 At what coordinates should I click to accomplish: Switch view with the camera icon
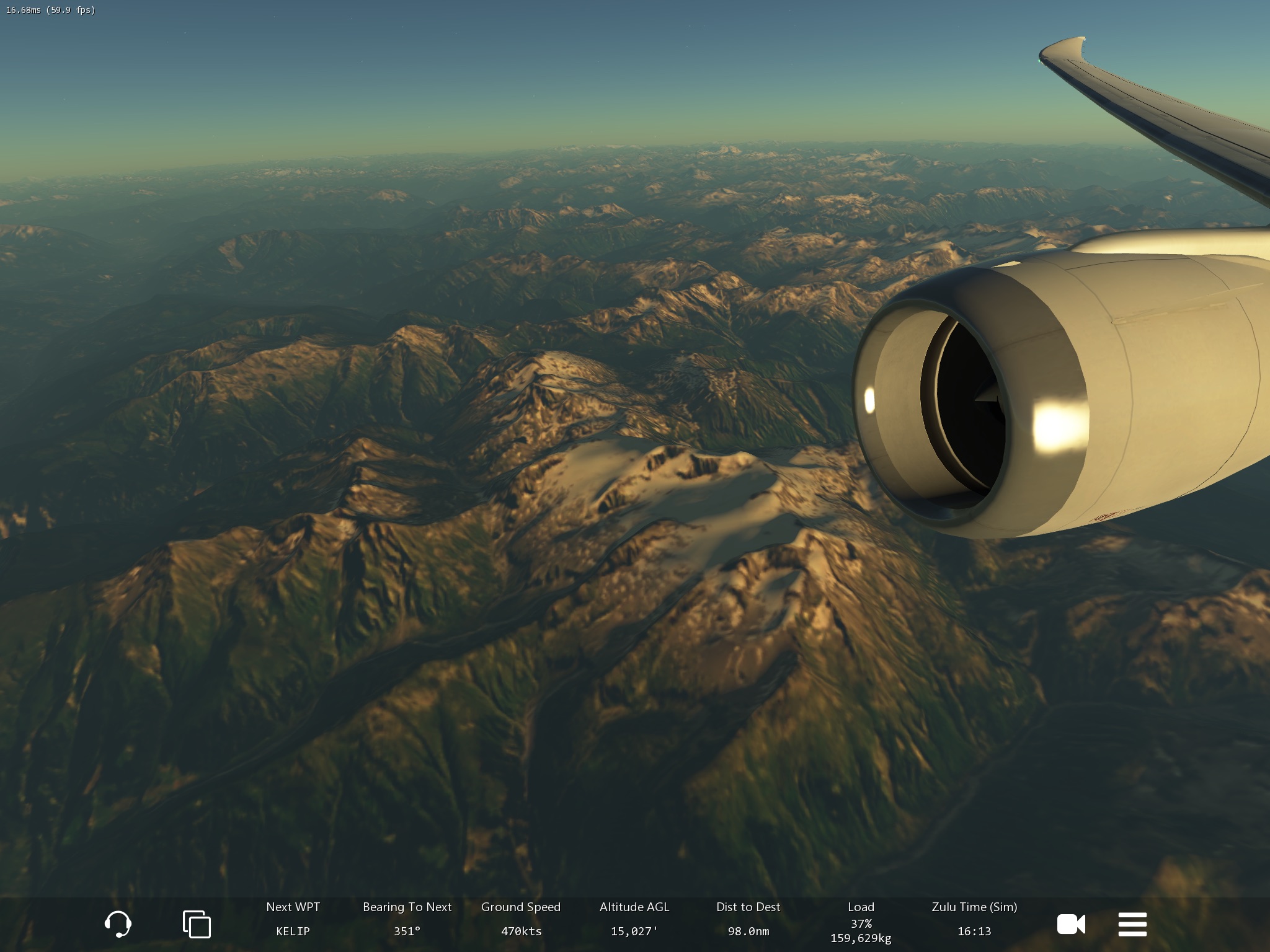click(x=1071, y=924)
